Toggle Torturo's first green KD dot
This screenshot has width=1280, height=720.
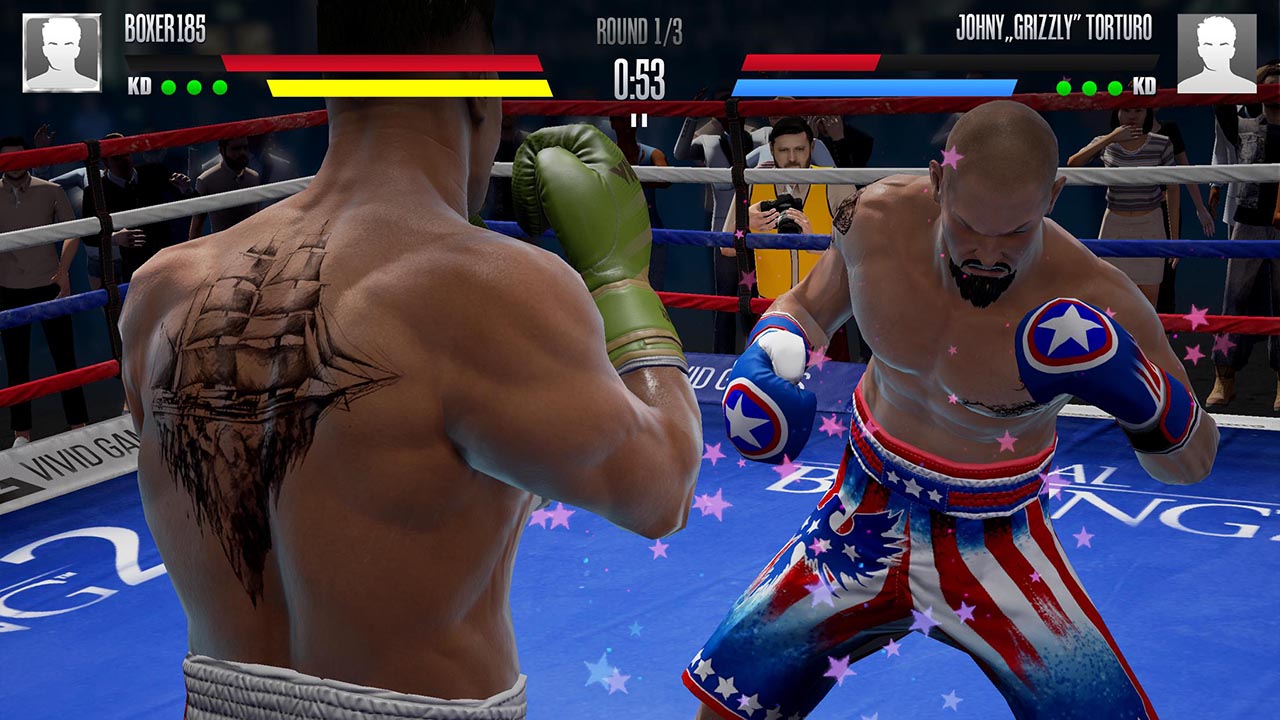1063,87
